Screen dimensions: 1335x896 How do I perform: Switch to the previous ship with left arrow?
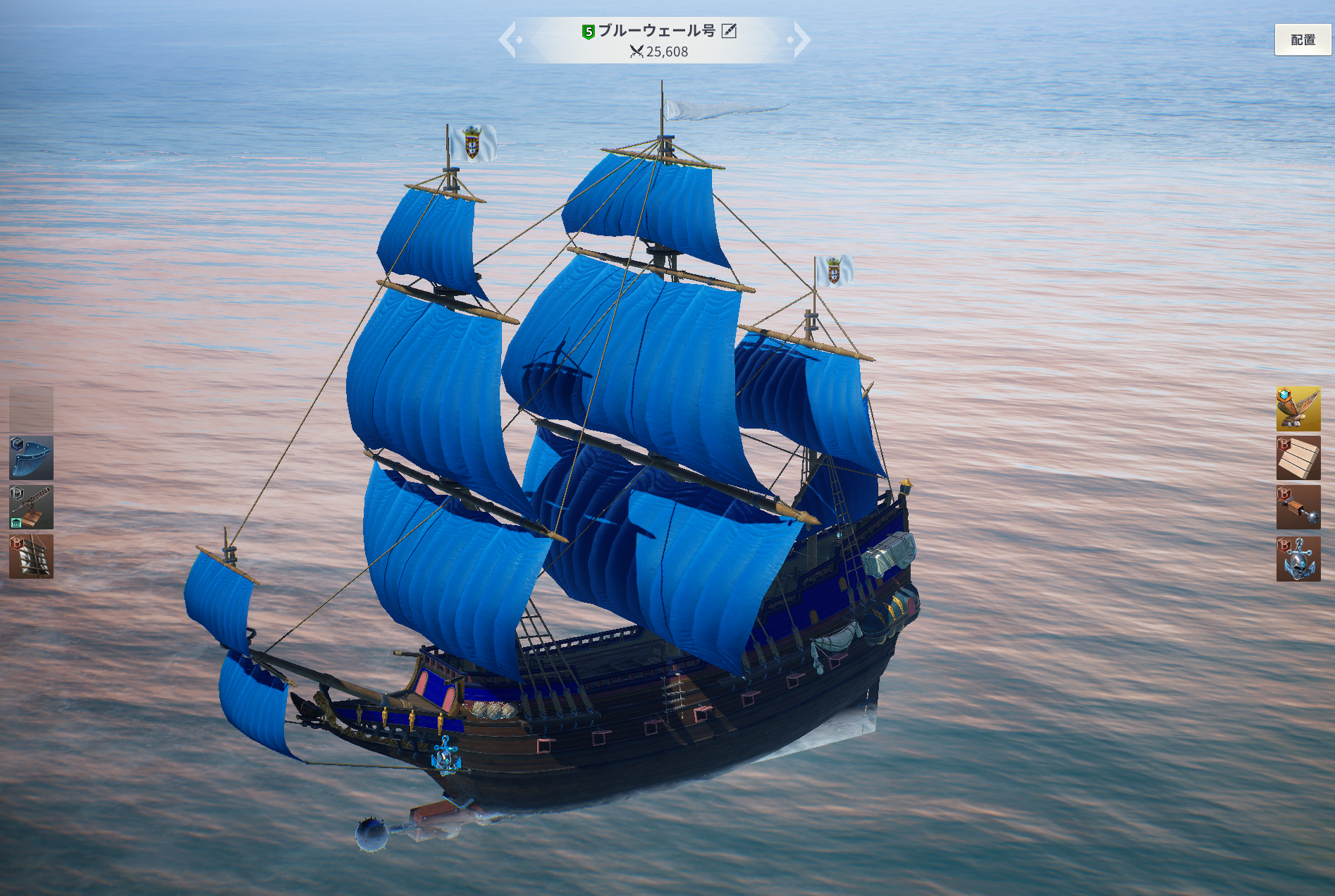pos(510,39)
